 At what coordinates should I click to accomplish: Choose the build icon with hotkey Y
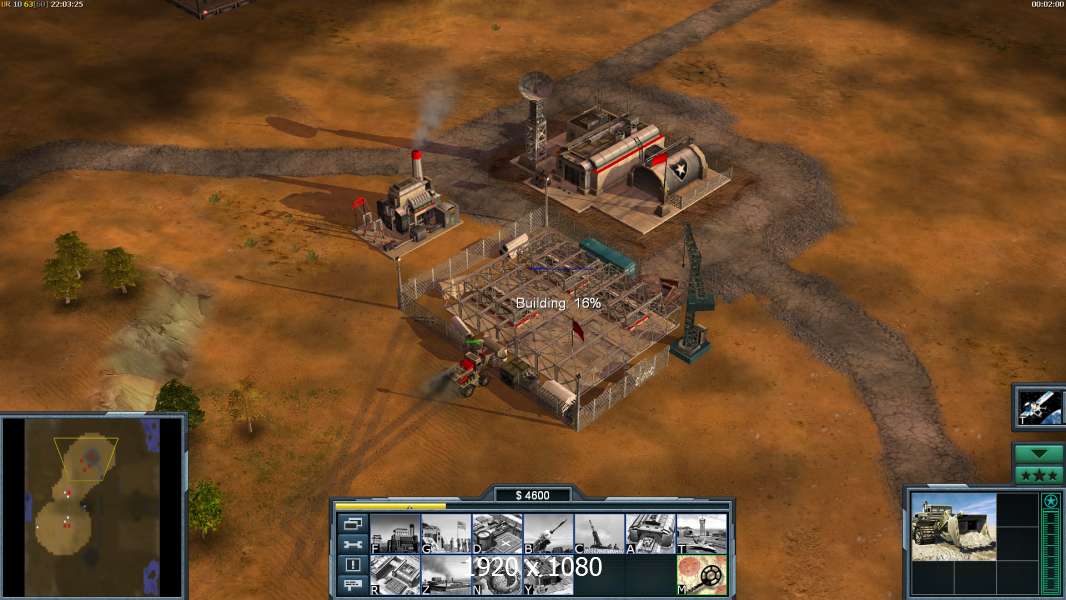pos(548,575)
